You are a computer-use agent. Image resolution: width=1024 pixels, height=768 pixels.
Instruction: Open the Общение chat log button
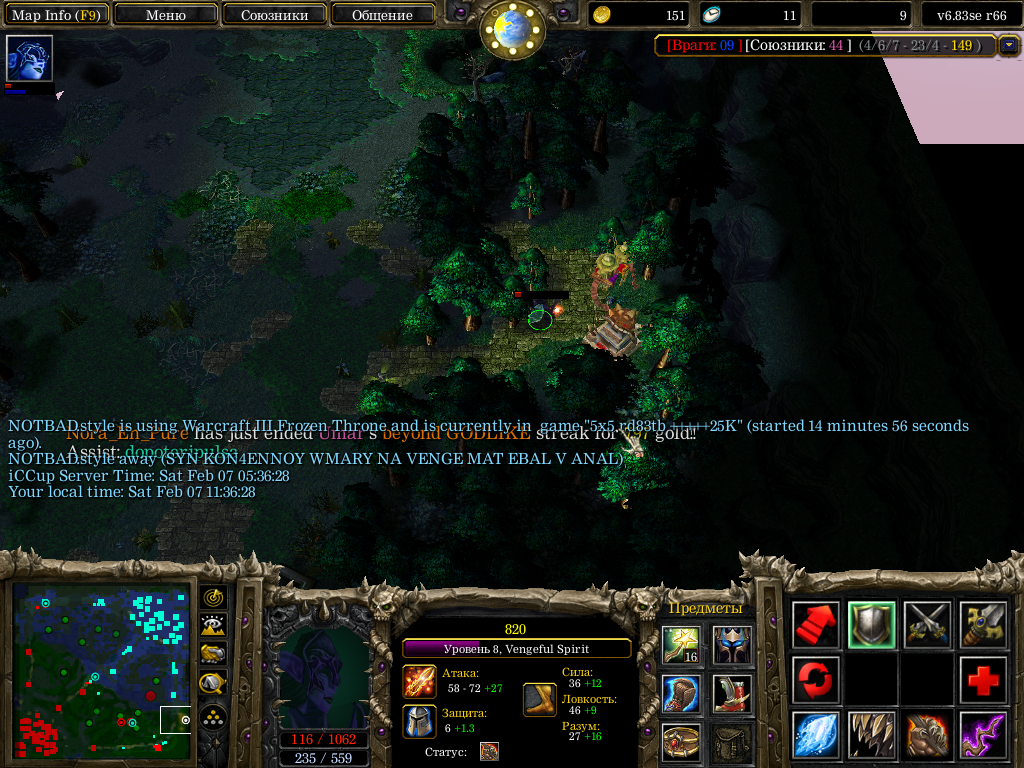tap(382, 15)
